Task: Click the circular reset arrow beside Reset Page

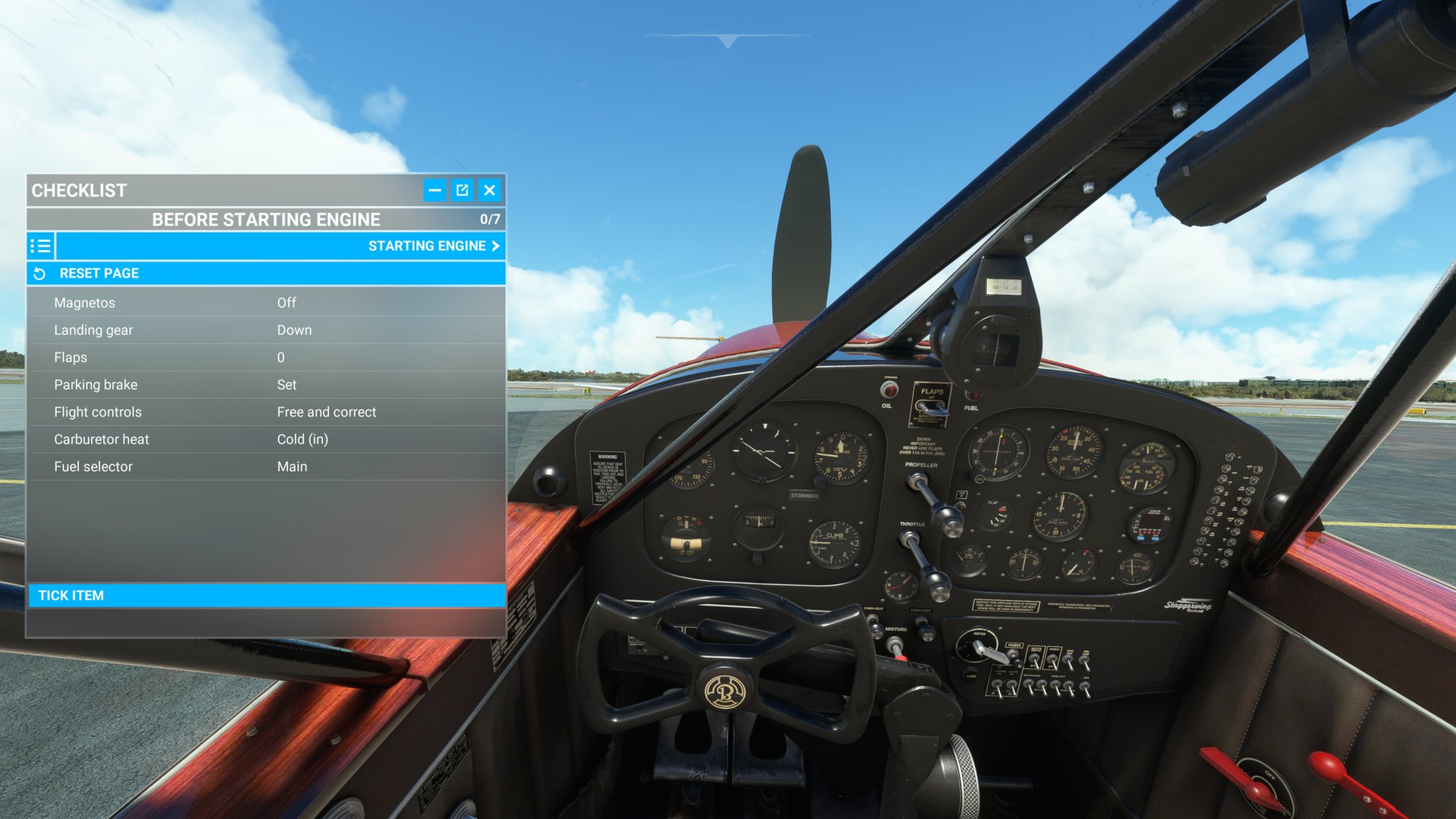Action: (39, 272)
